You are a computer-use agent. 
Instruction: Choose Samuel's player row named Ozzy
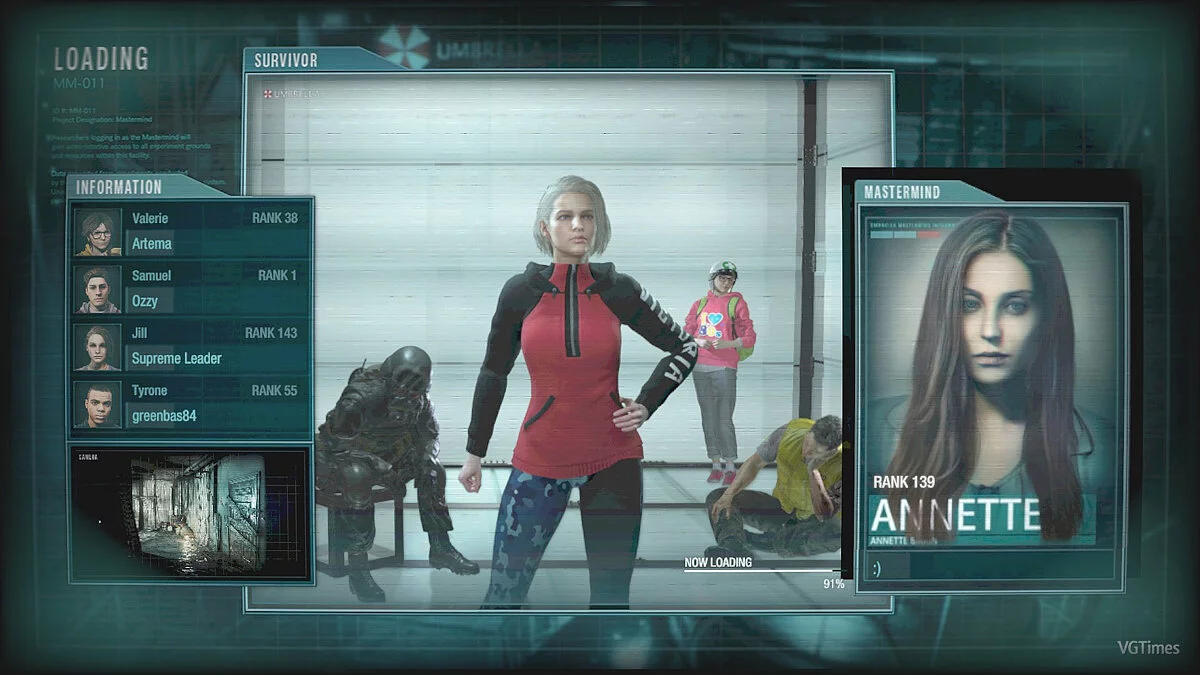point(191,289)
